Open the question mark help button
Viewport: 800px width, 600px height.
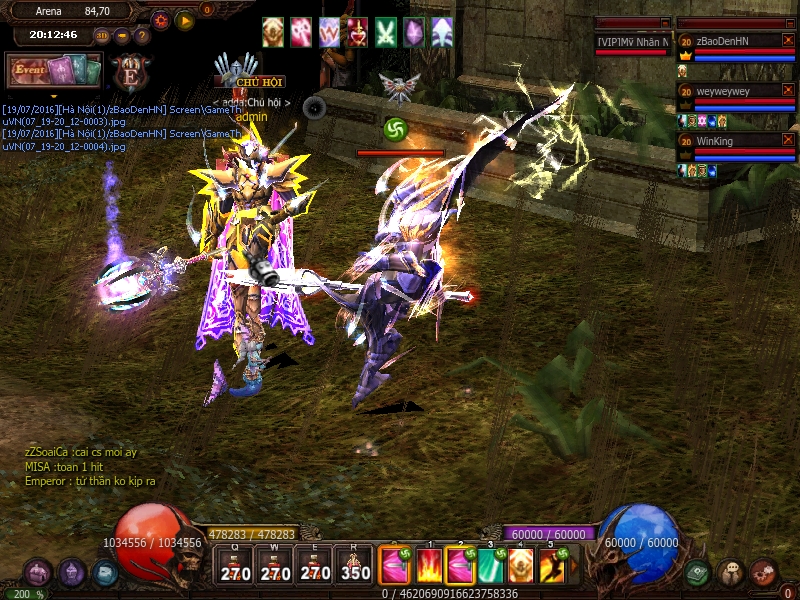(142, 36)
